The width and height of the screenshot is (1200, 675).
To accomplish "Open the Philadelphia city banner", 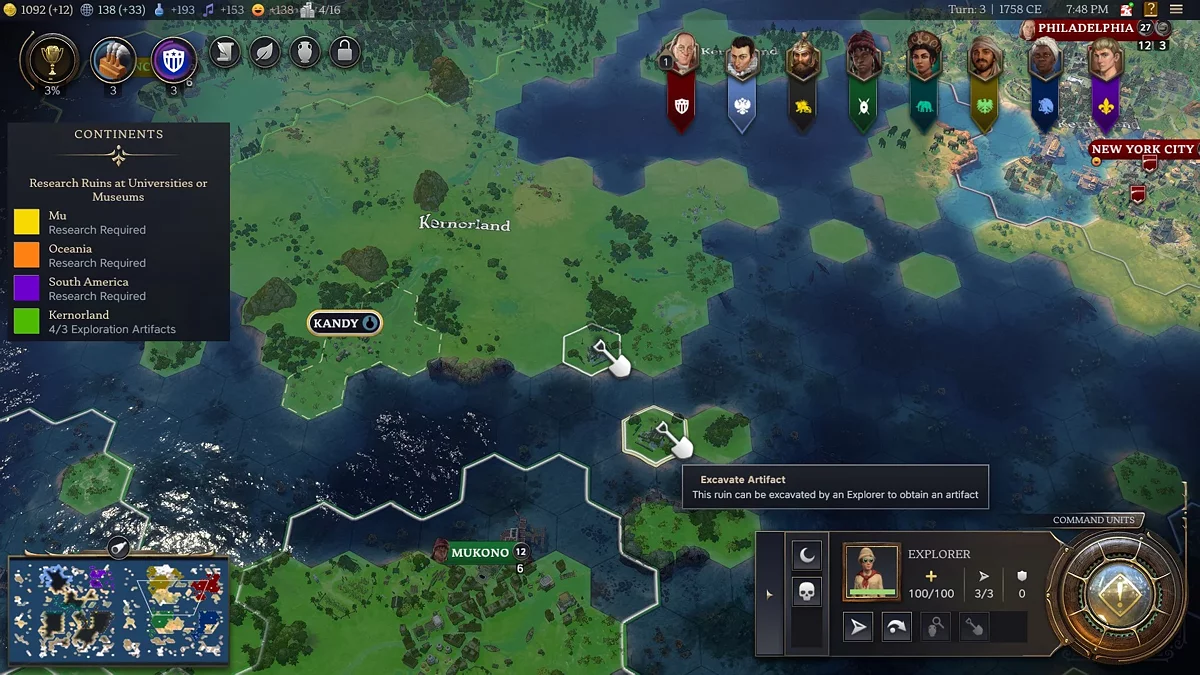I will [1085, 28].
